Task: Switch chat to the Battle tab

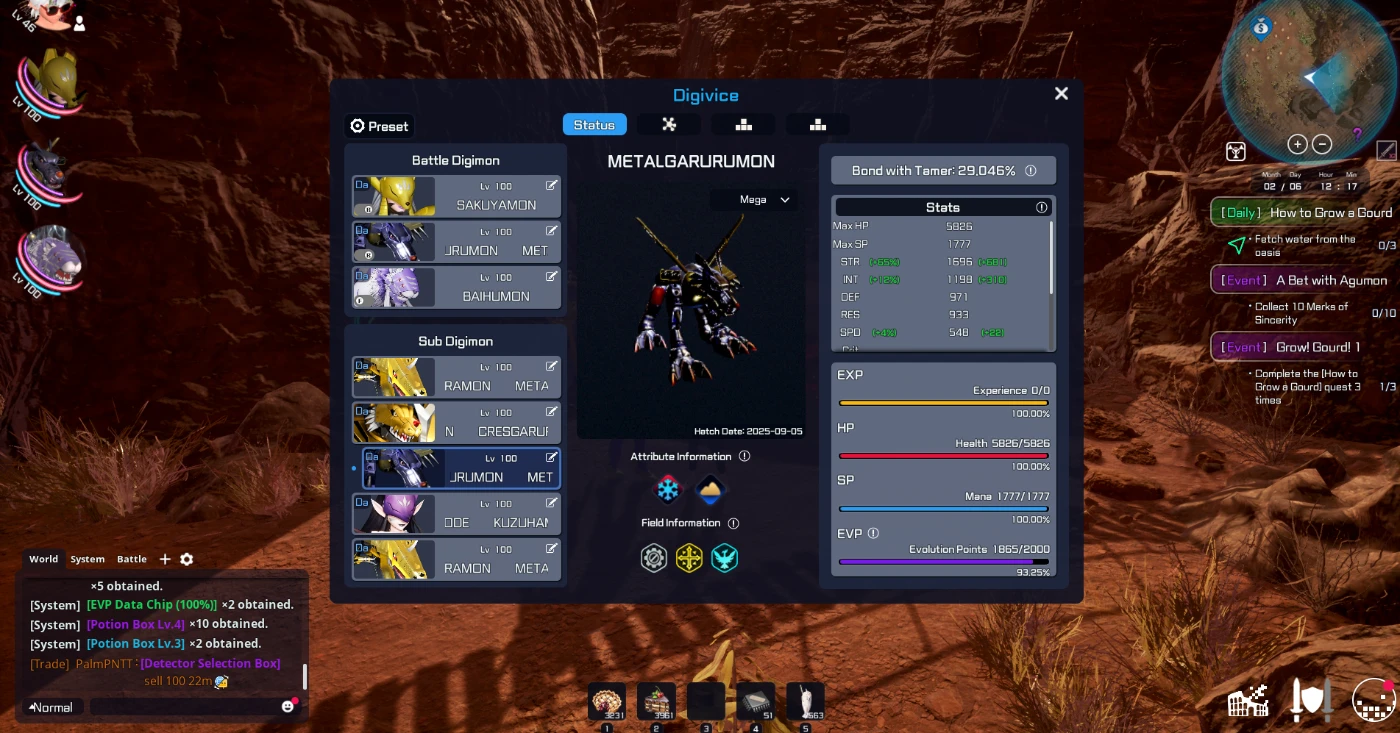Action: [132, 559]
